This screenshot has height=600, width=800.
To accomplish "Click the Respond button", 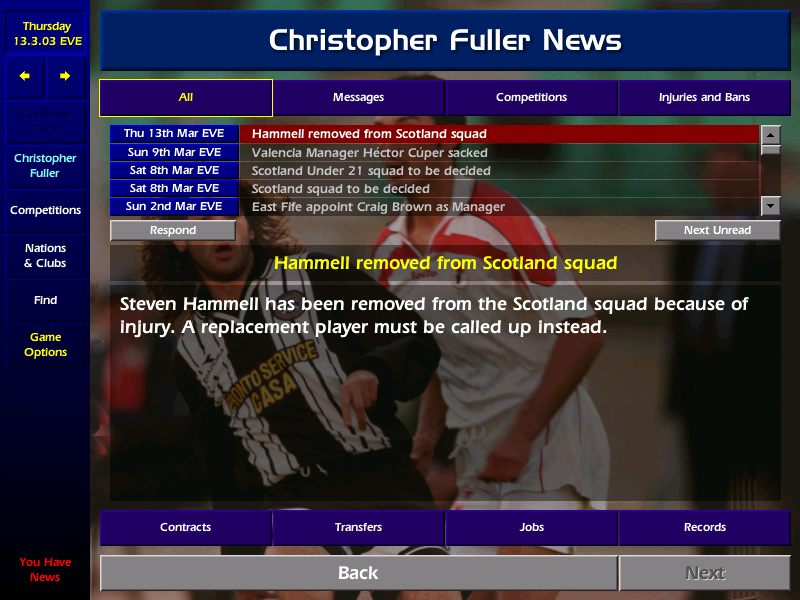I will click(173, 230).
